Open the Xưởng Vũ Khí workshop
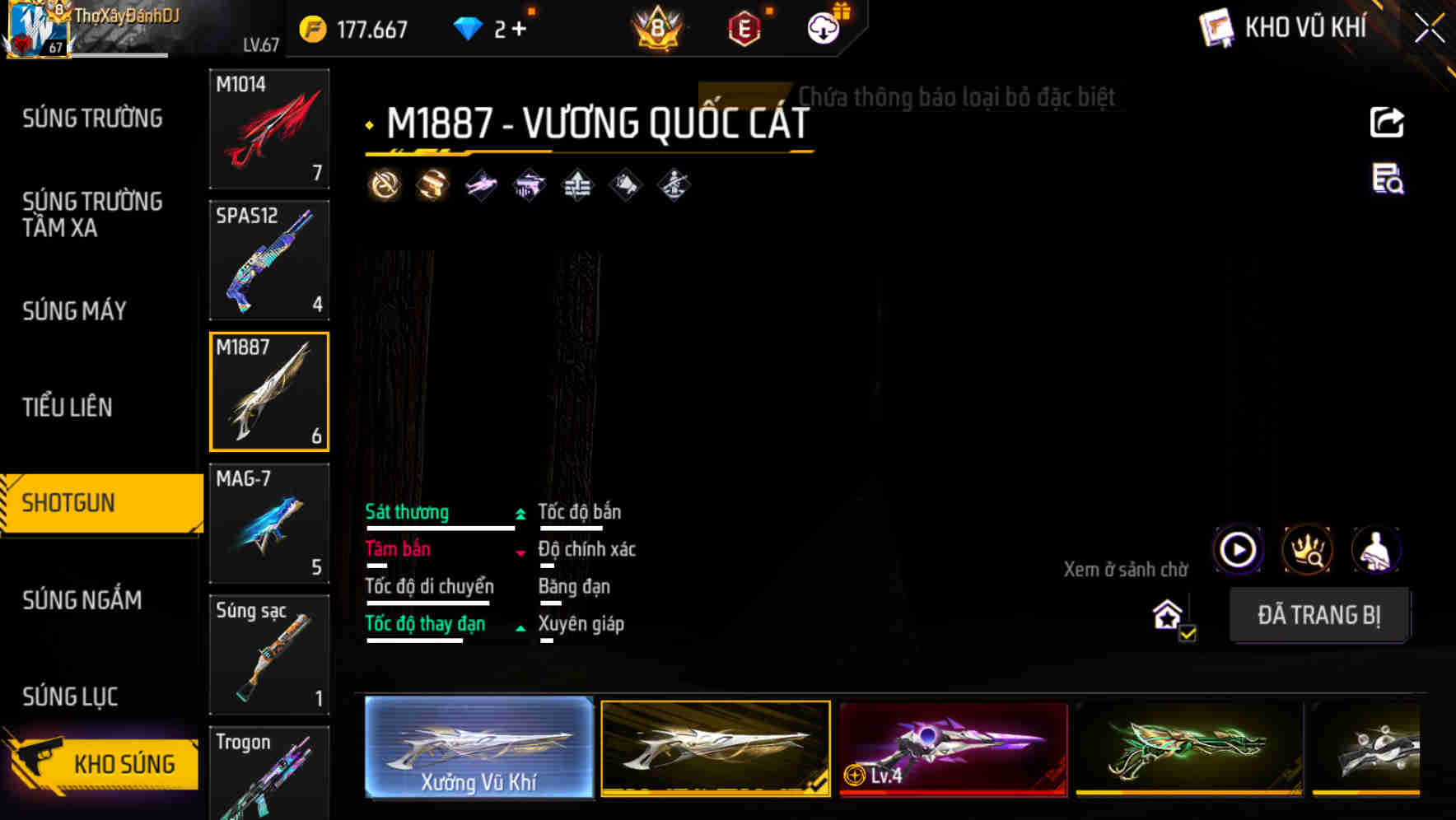 point(478,748)
